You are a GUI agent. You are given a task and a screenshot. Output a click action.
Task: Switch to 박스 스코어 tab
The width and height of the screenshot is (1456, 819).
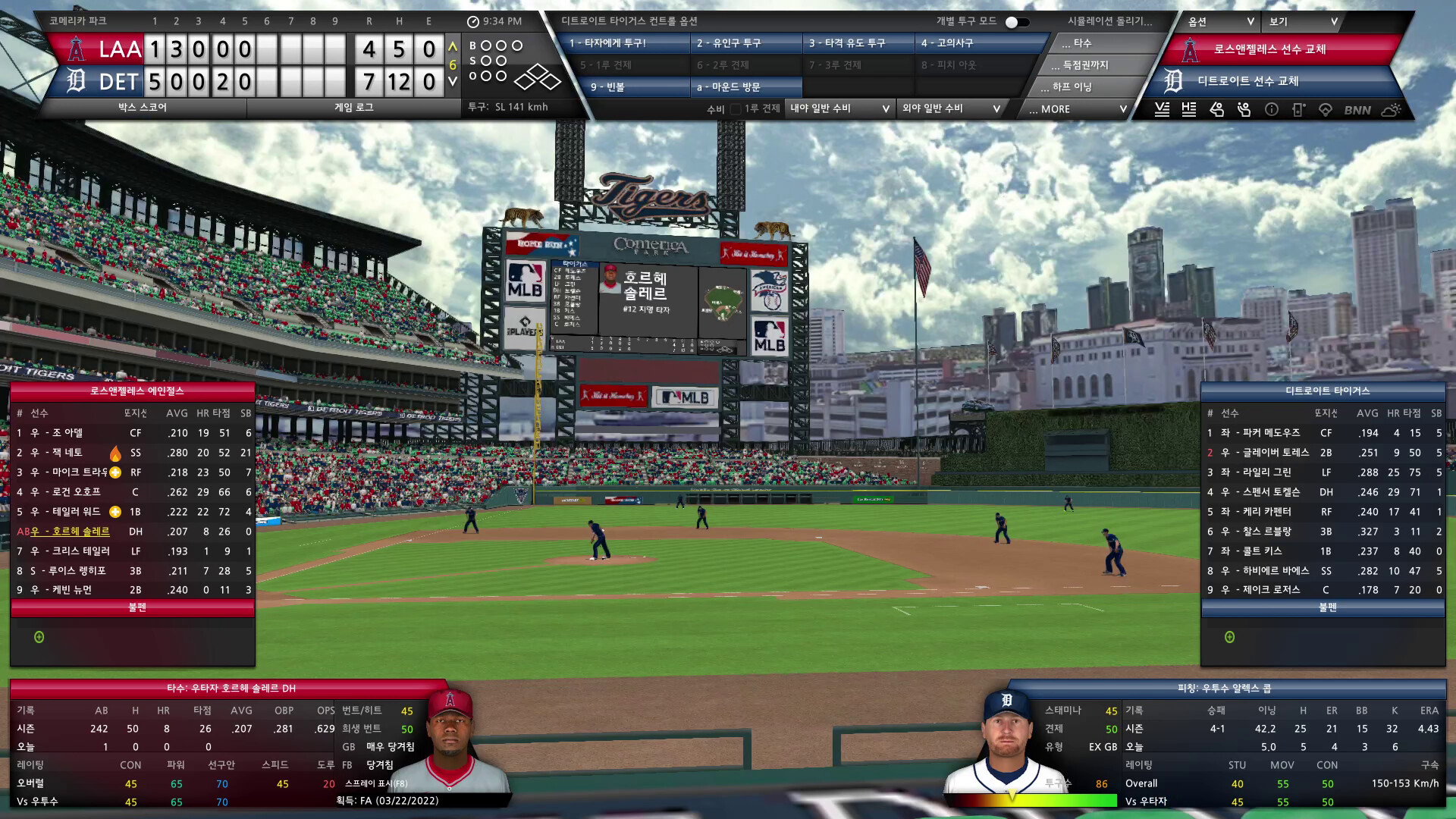(143, 108)
